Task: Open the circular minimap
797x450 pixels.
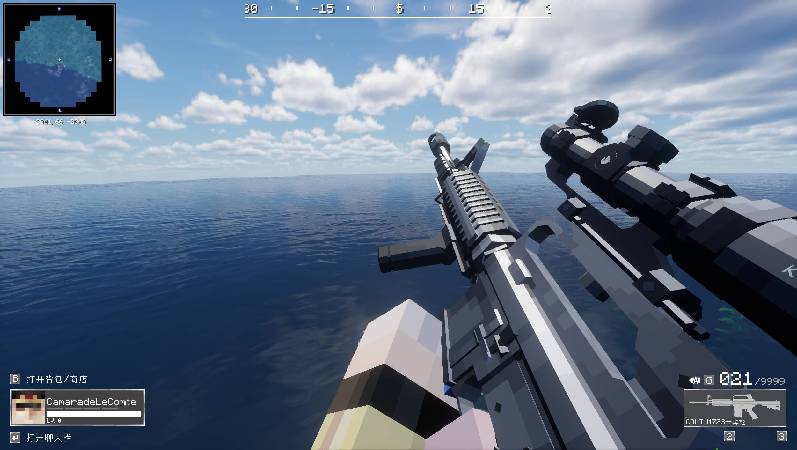Action: pos(59,60)
